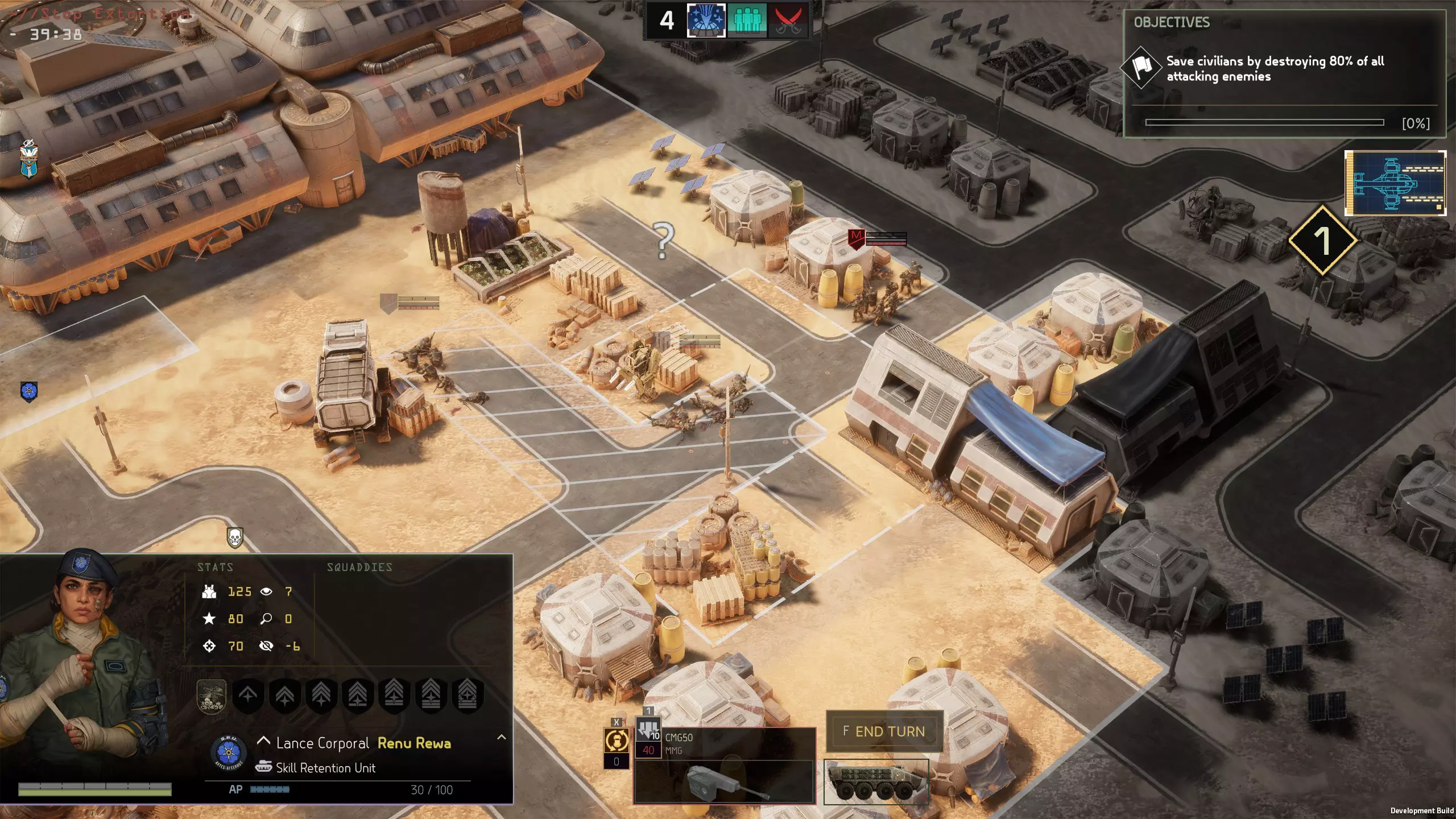1456x819 pixels.
Task: Click the Save civilians objective entry
Action: pos(1274,69)
